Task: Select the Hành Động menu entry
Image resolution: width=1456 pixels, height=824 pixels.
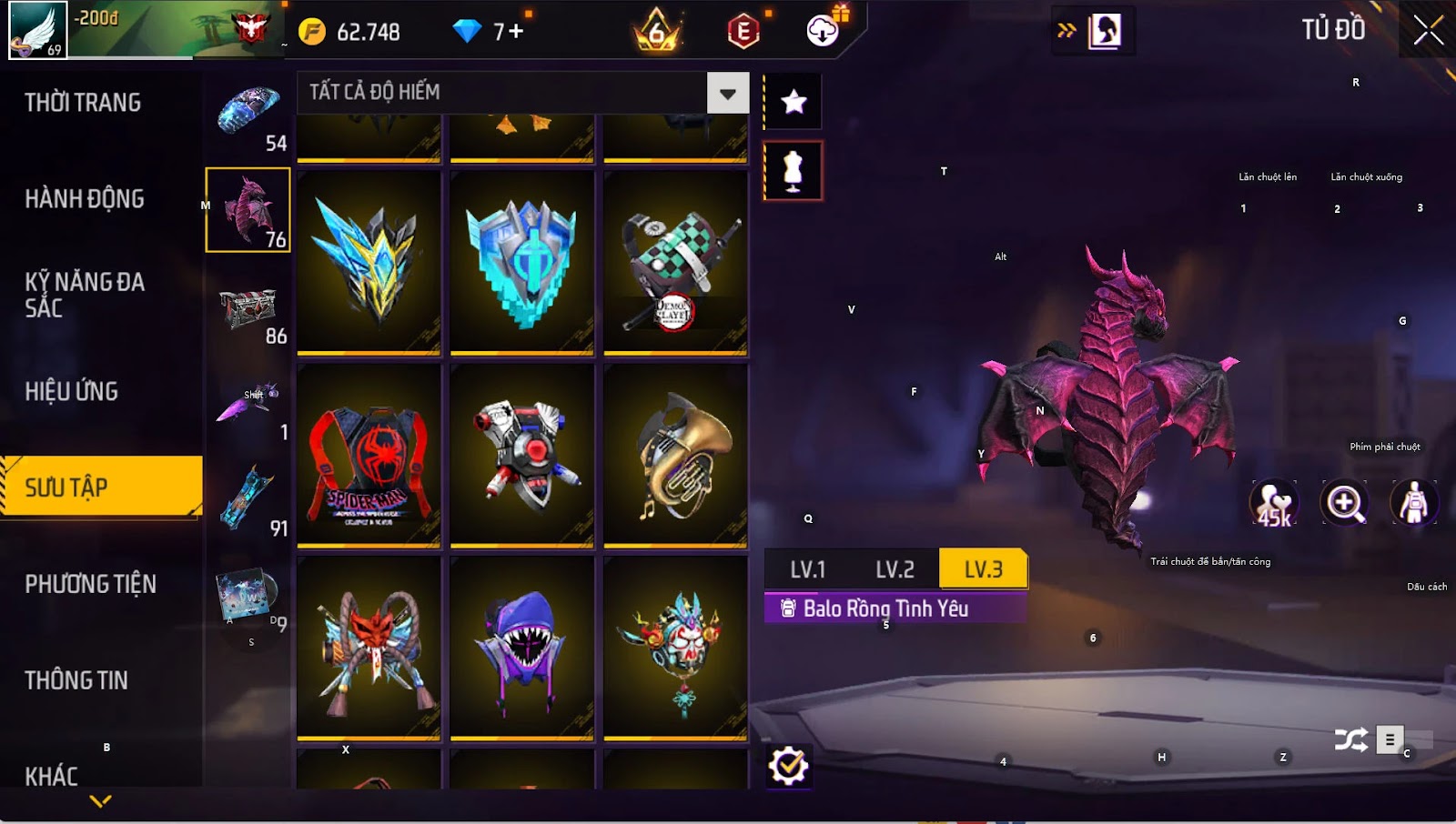Action: (x=85, y=199)
